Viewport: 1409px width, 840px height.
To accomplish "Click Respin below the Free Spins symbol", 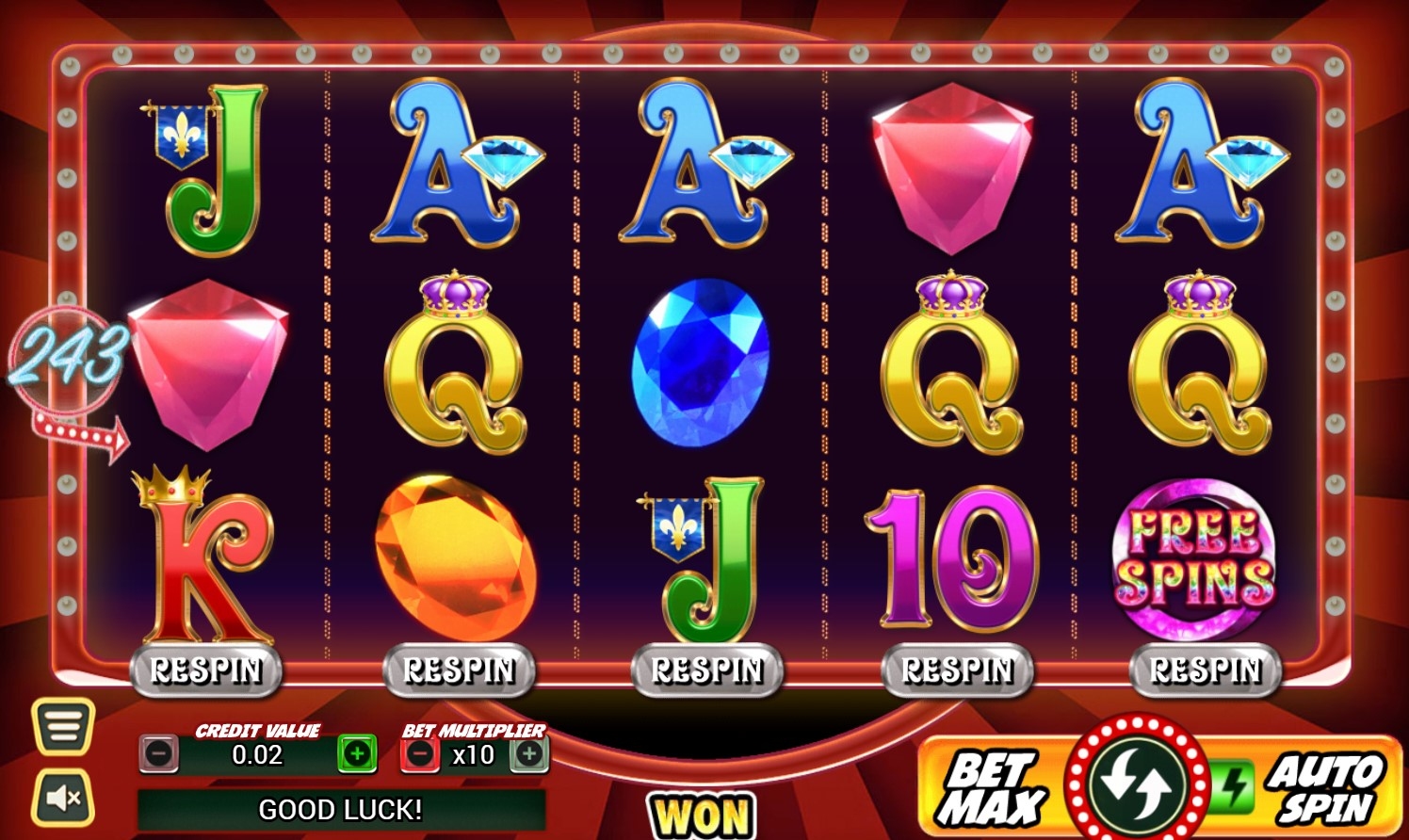I will [1206, 670].
